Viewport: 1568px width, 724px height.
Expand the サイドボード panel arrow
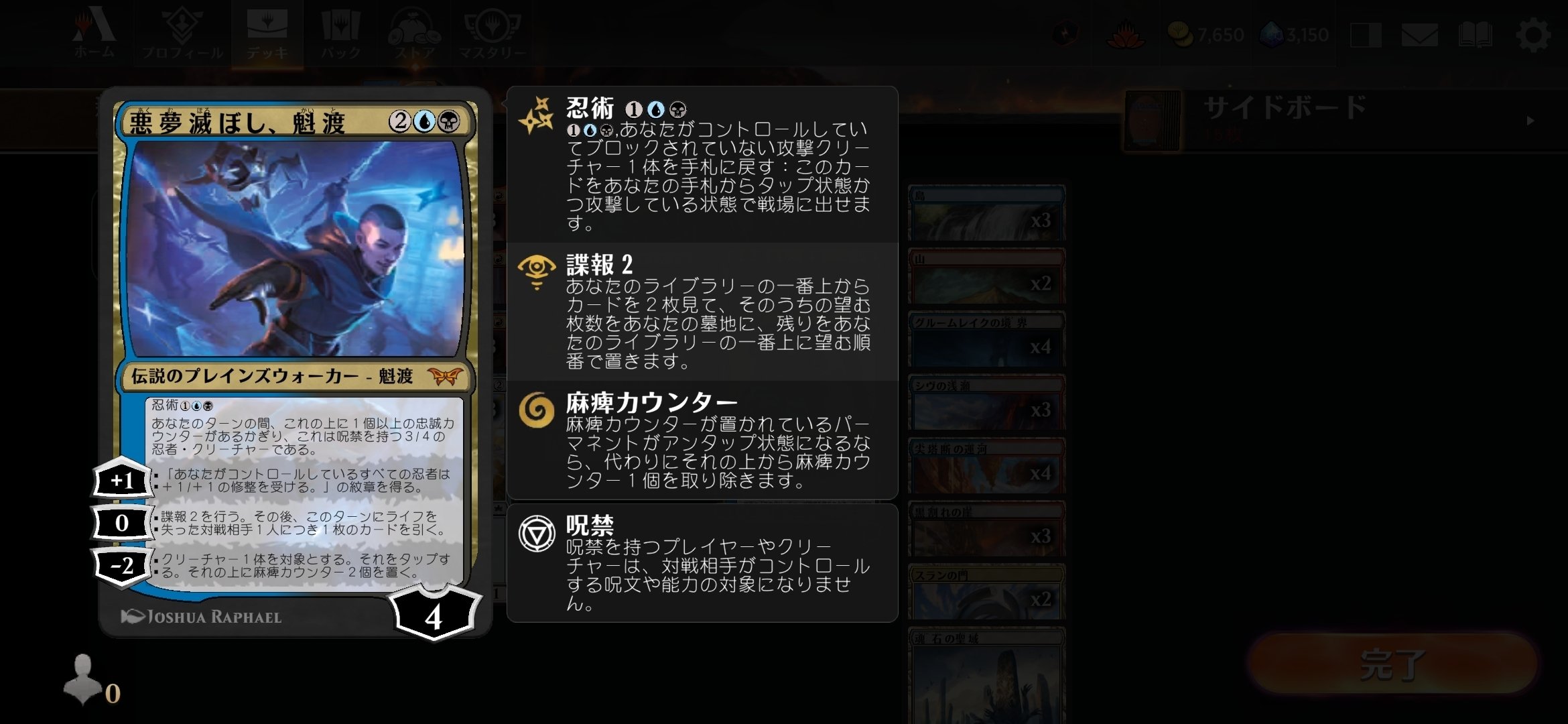point(1530,121)
